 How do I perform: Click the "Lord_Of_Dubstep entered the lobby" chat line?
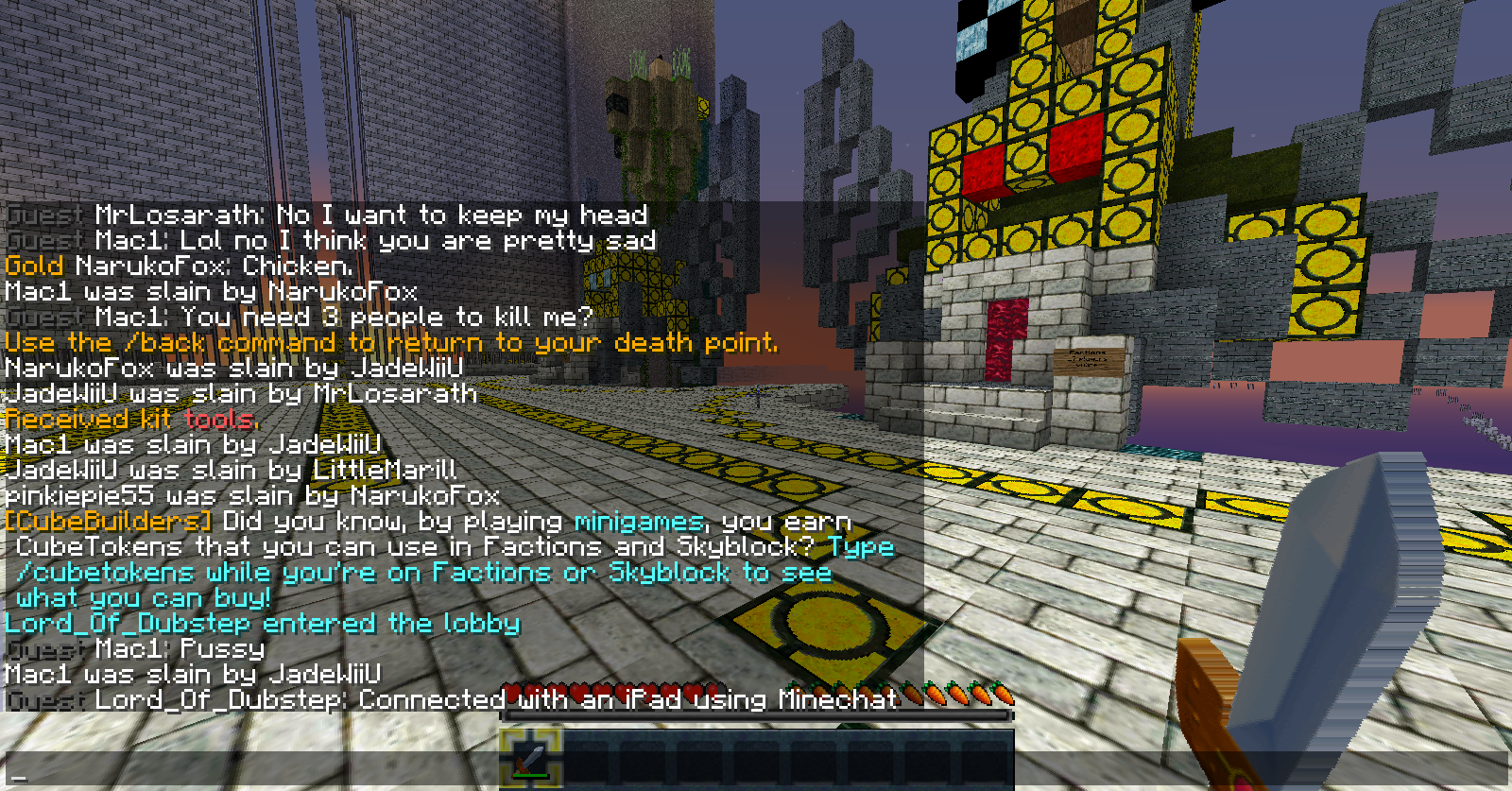(x=263, y=624)
